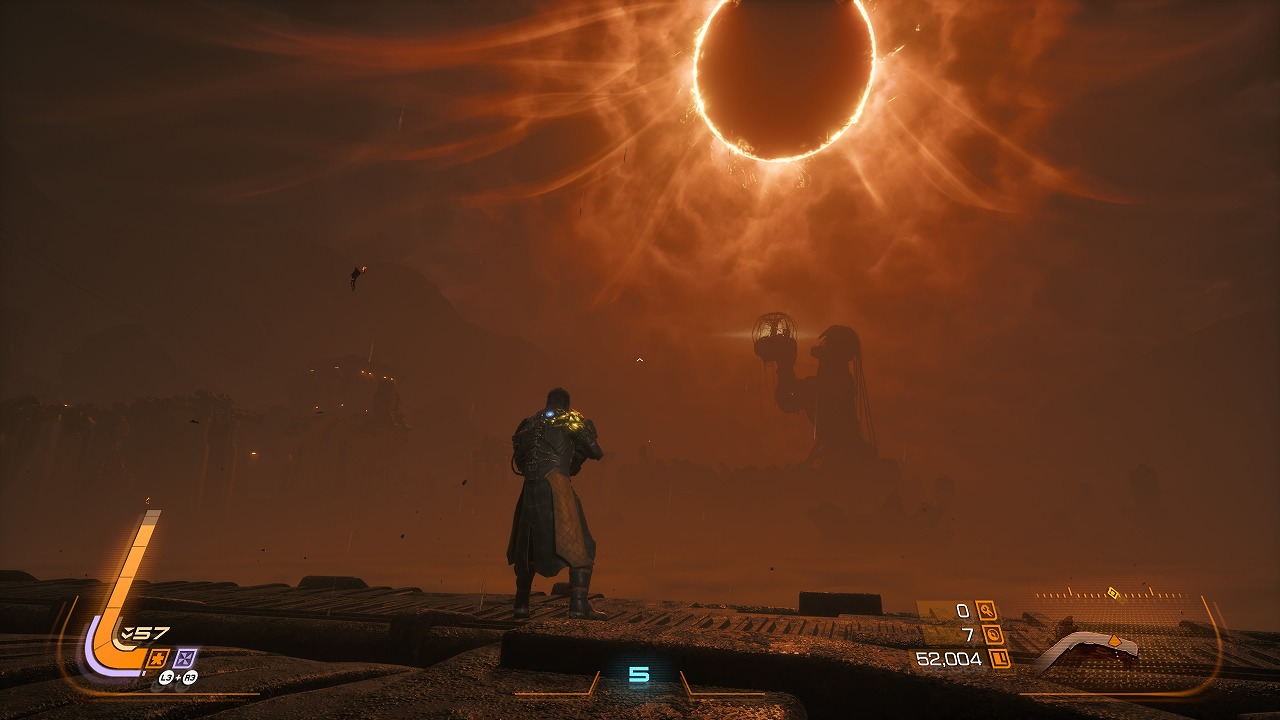Select the orange figure status icon
Image resolution: width=1280 pixels, height=720 pixels.
point(157,658)
